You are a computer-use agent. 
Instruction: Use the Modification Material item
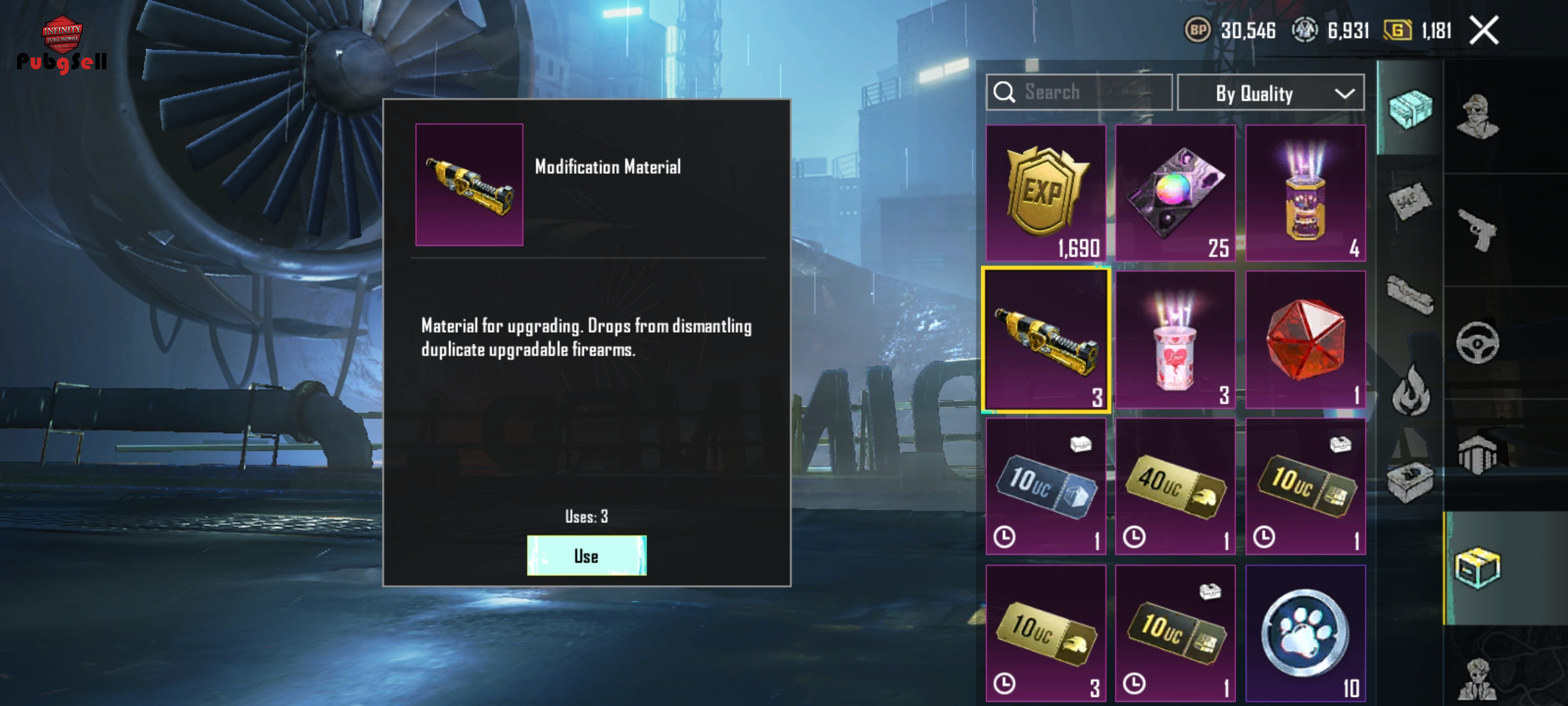point(587,556)
